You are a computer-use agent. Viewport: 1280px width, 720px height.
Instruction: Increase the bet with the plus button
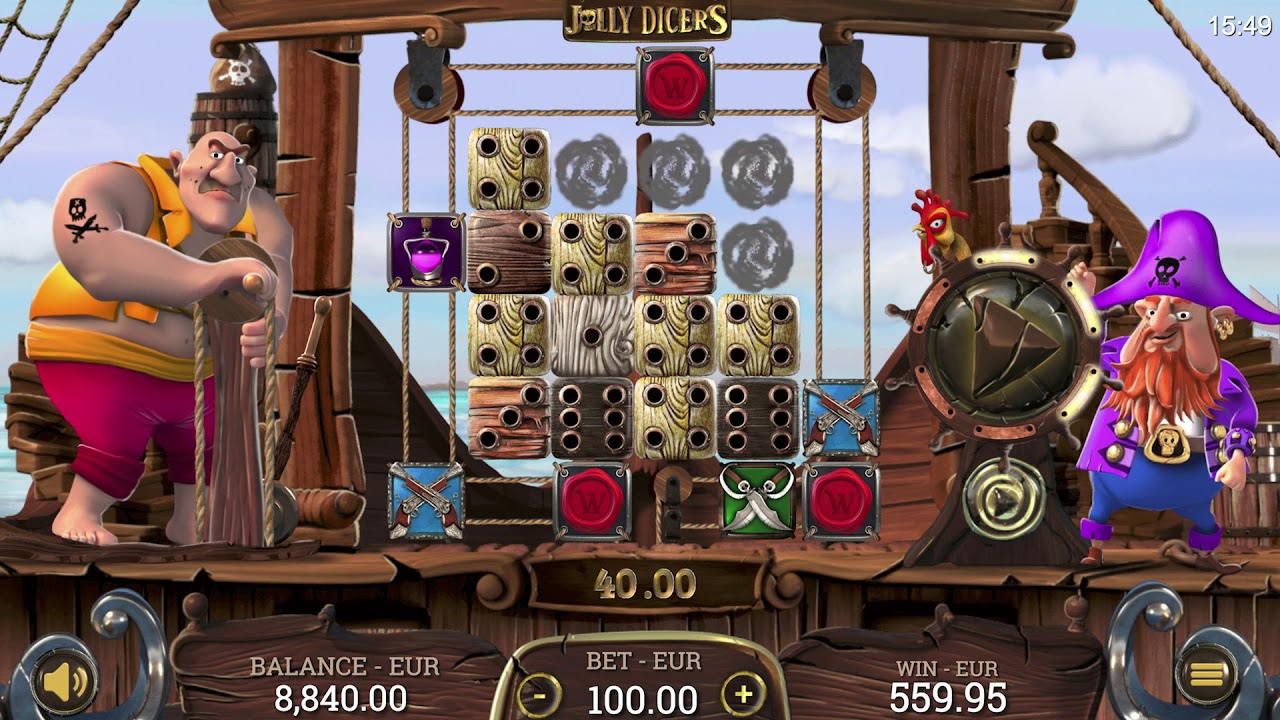(743, 692)
